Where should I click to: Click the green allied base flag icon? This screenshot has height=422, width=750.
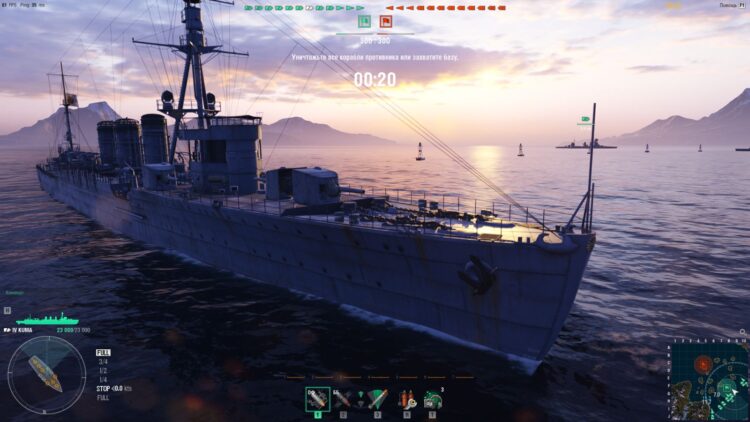pyautogui.click(x=364, y=21)
